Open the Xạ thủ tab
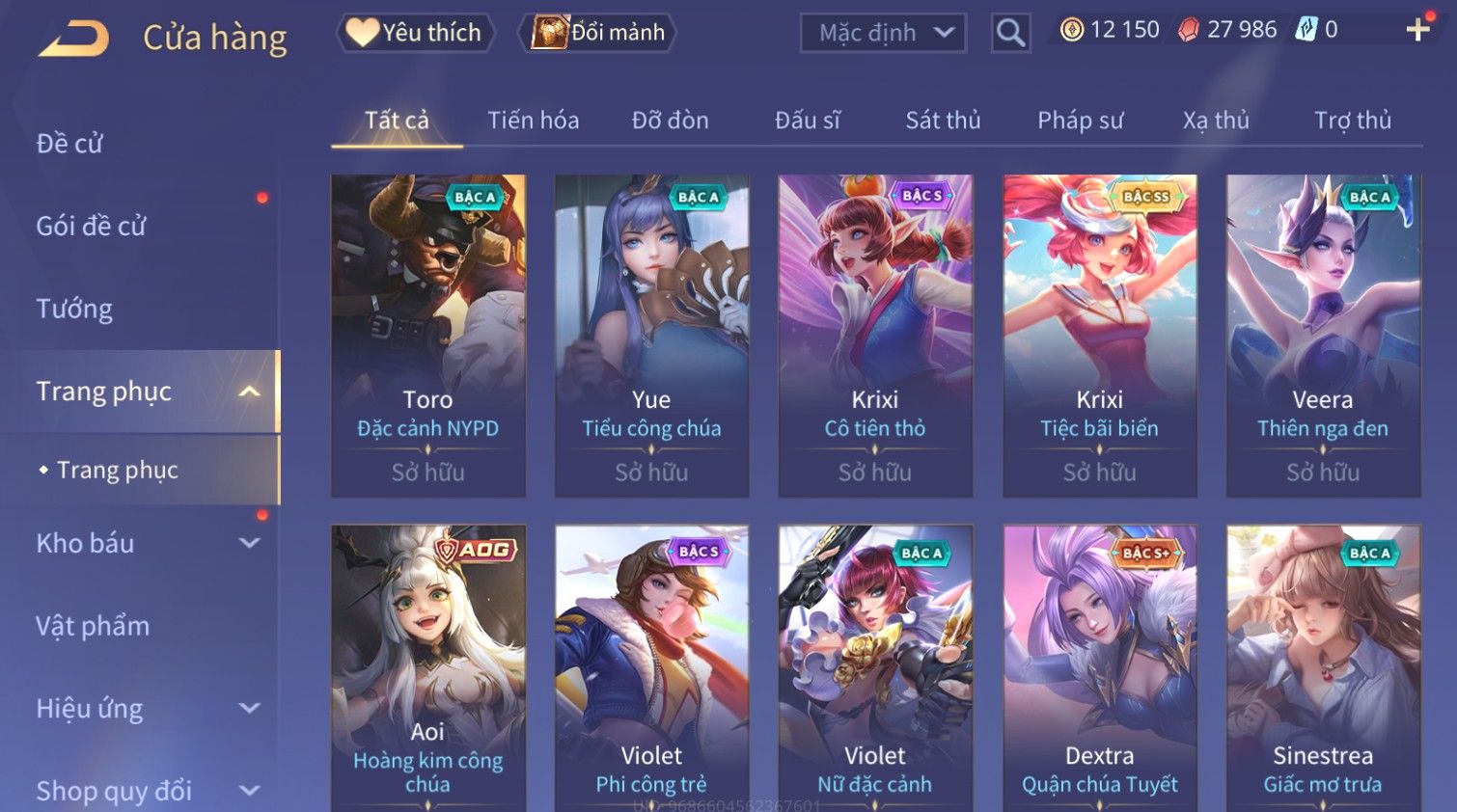The image size is (1457, 812). click(x=1216, y=121)
